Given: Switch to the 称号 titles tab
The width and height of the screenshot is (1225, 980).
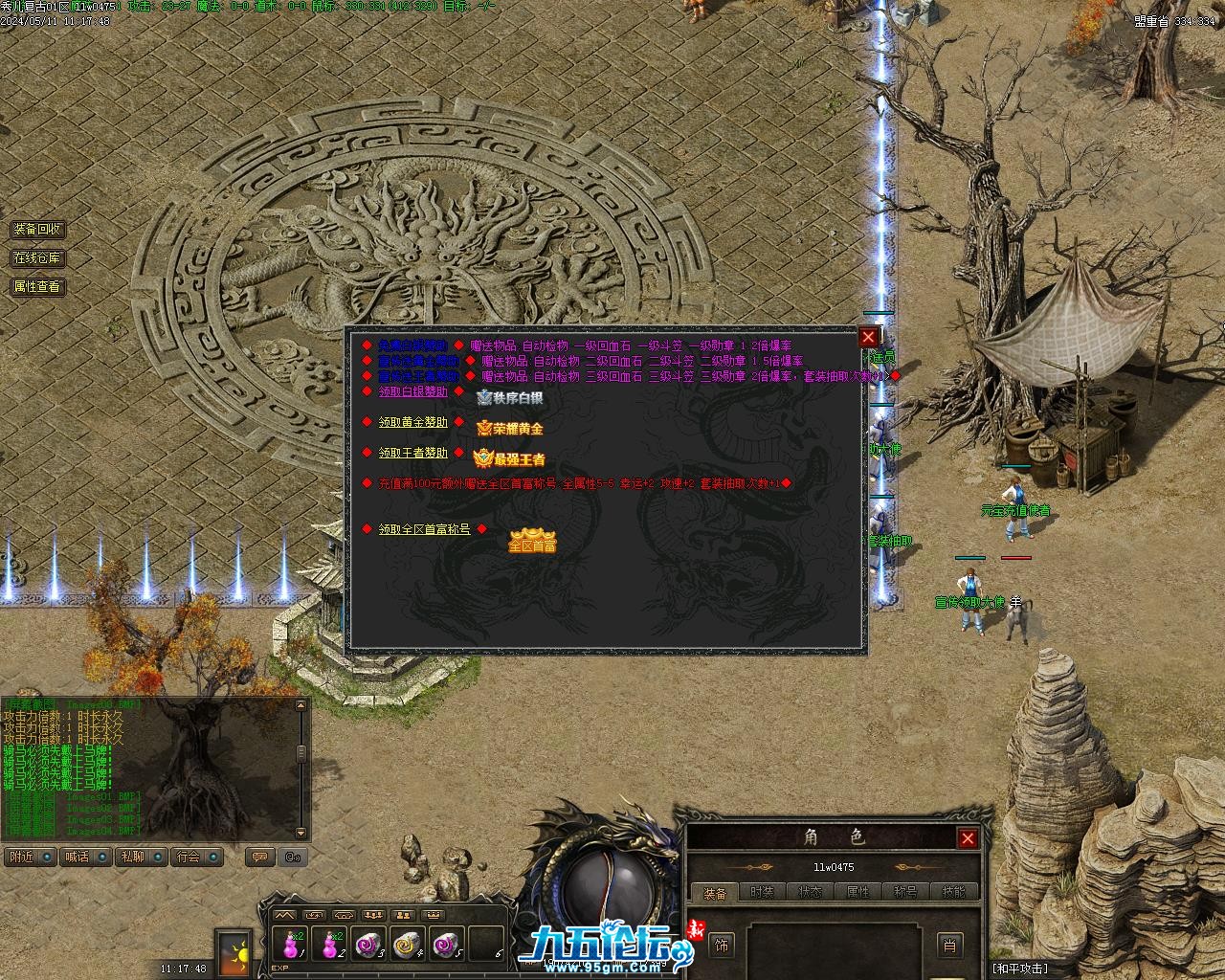Looking at the screenshot, I should 905,892.
